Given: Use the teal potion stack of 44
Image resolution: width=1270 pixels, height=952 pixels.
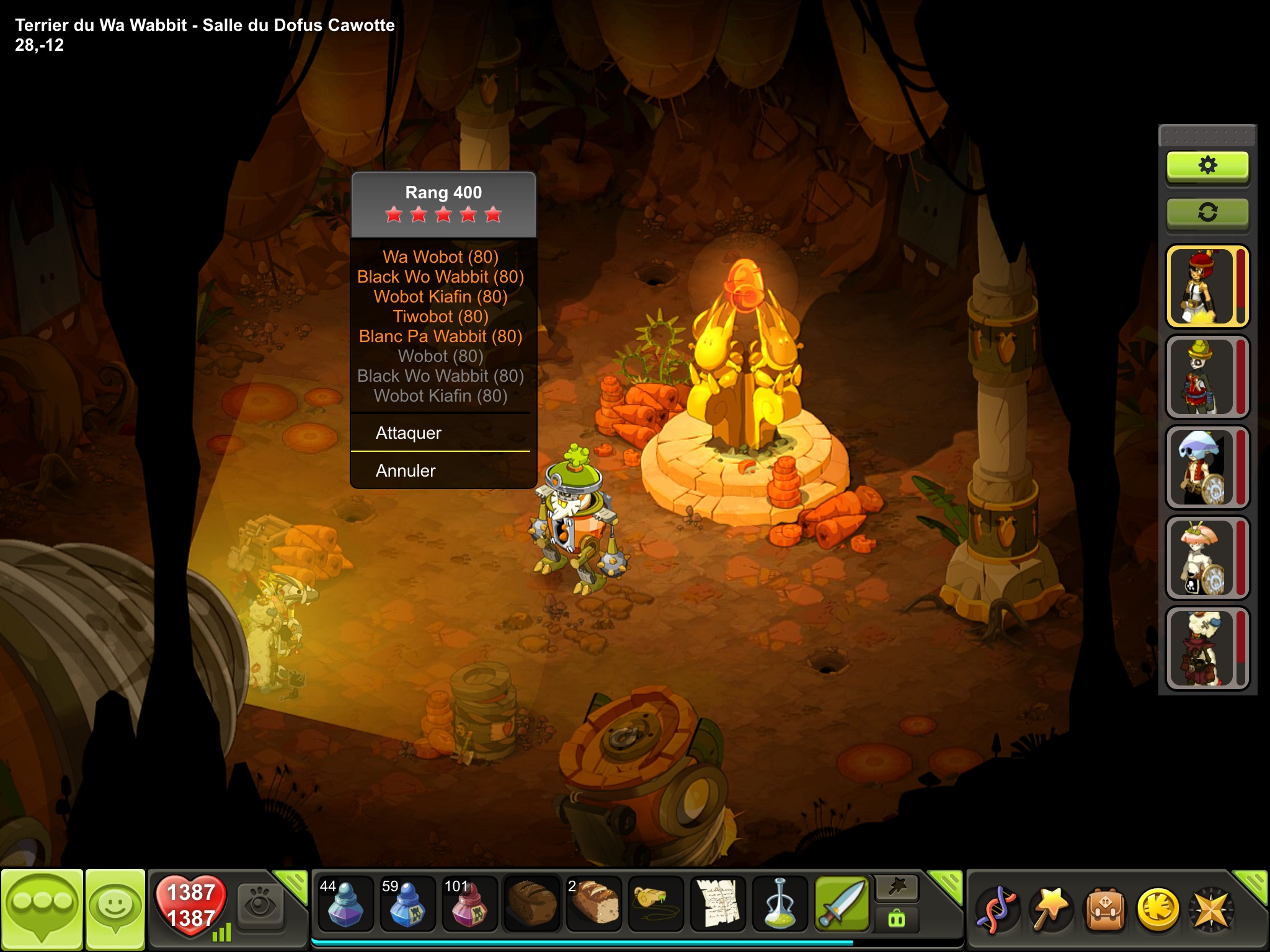Looking at the screenshot, I should pyautogui.click(x=345, y=904).
